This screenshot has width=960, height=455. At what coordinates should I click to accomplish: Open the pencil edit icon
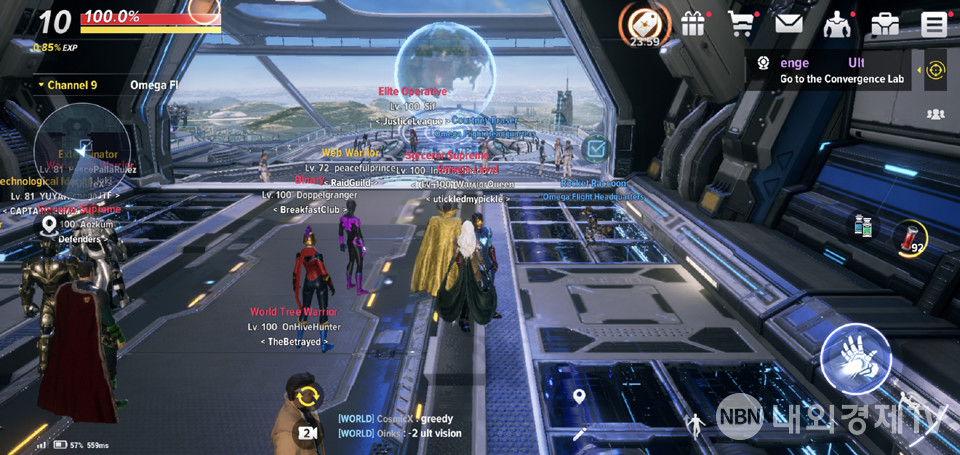pyautogui.click(x=580, y=434)
